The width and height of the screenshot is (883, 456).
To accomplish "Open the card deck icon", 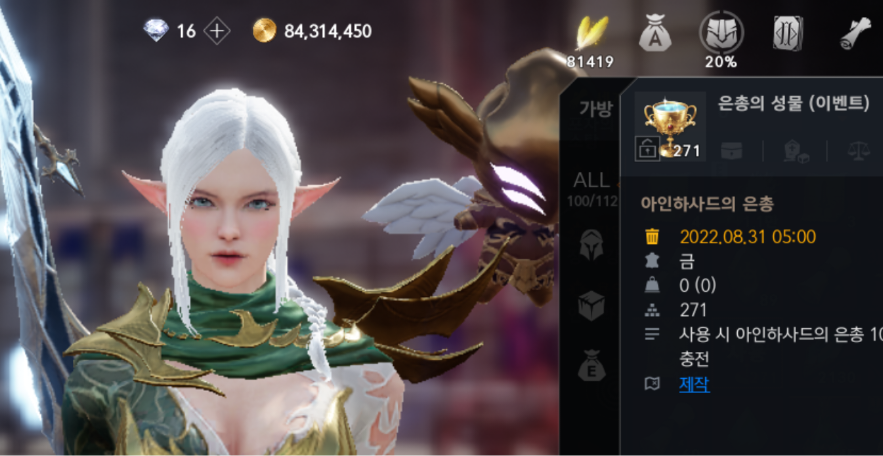I will (787, 34).
